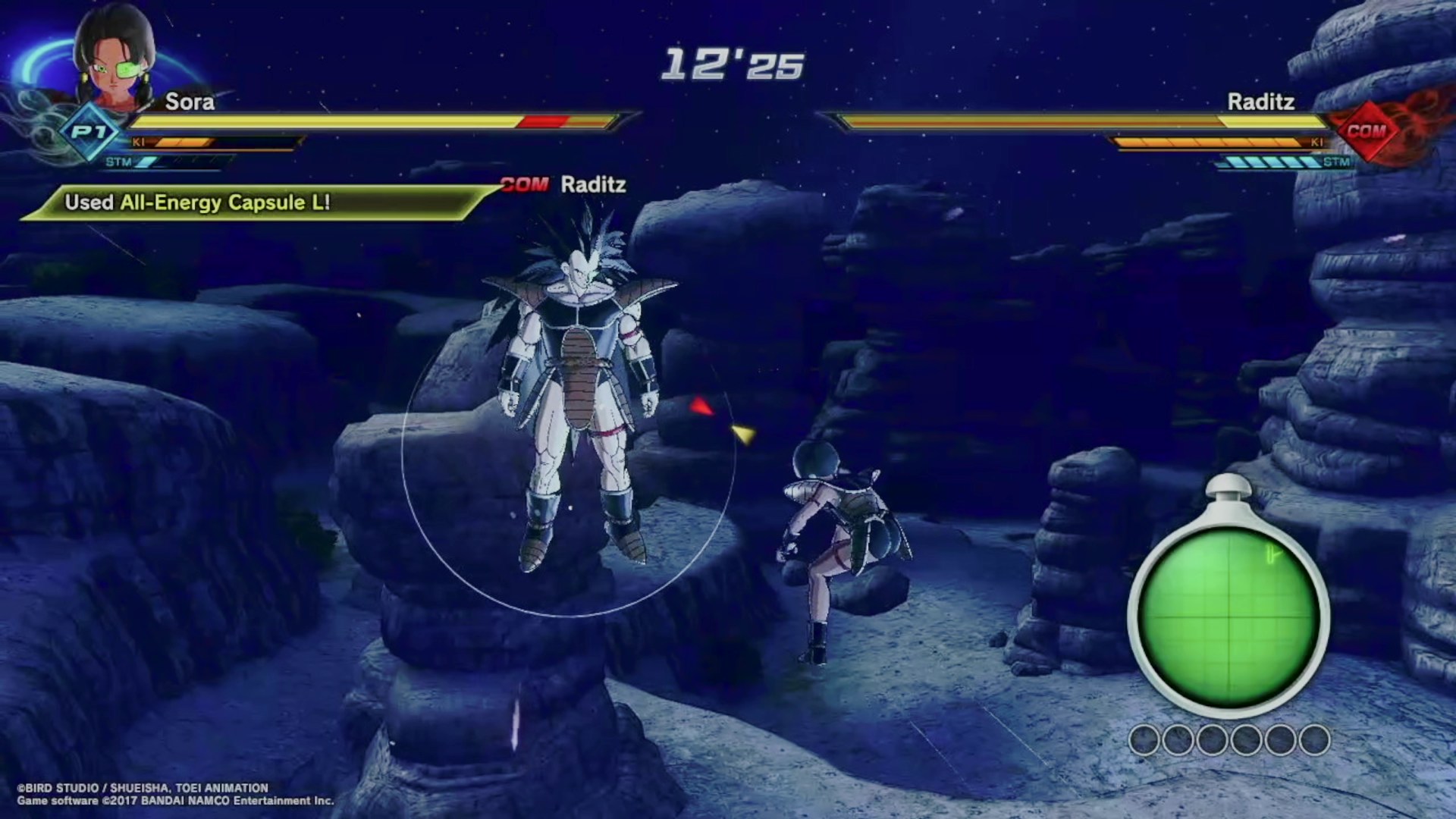Click the P1 diamond badge
The height and width of the screenshot is (819, 1456).
click(x=89, y=133)
